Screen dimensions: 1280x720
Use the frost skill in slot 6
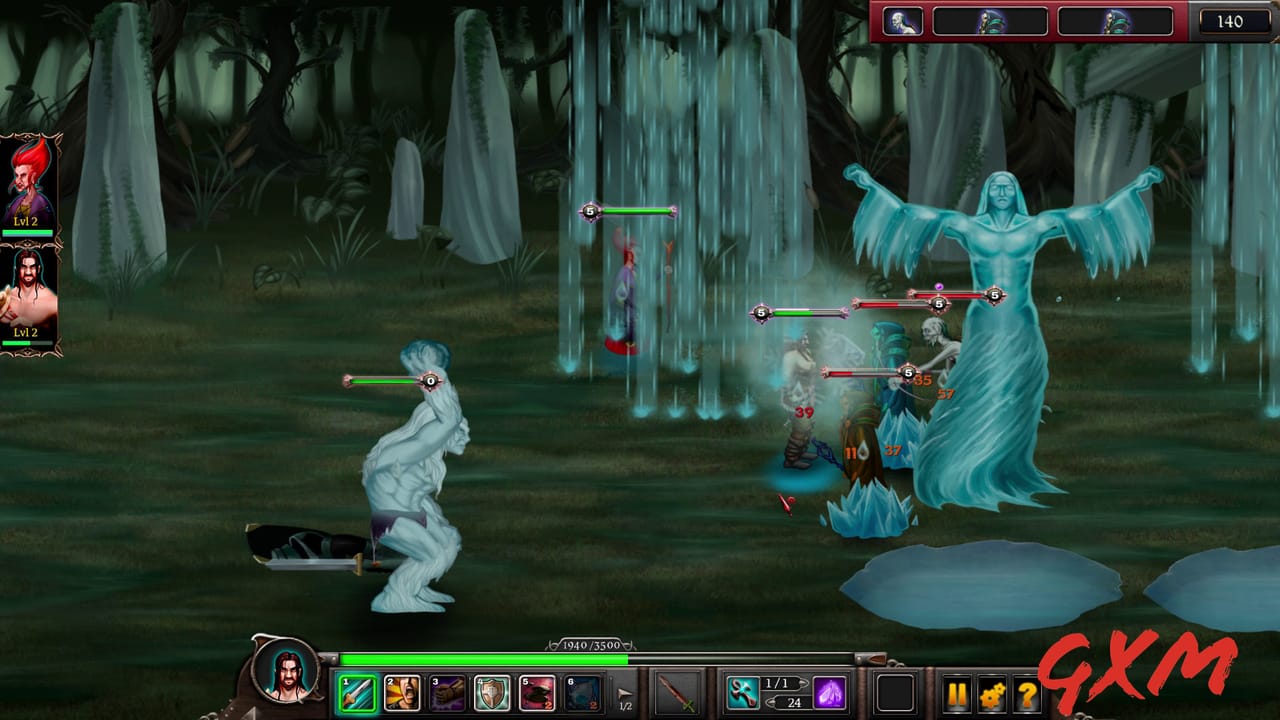pyautogui.click(x=580, y=692)
